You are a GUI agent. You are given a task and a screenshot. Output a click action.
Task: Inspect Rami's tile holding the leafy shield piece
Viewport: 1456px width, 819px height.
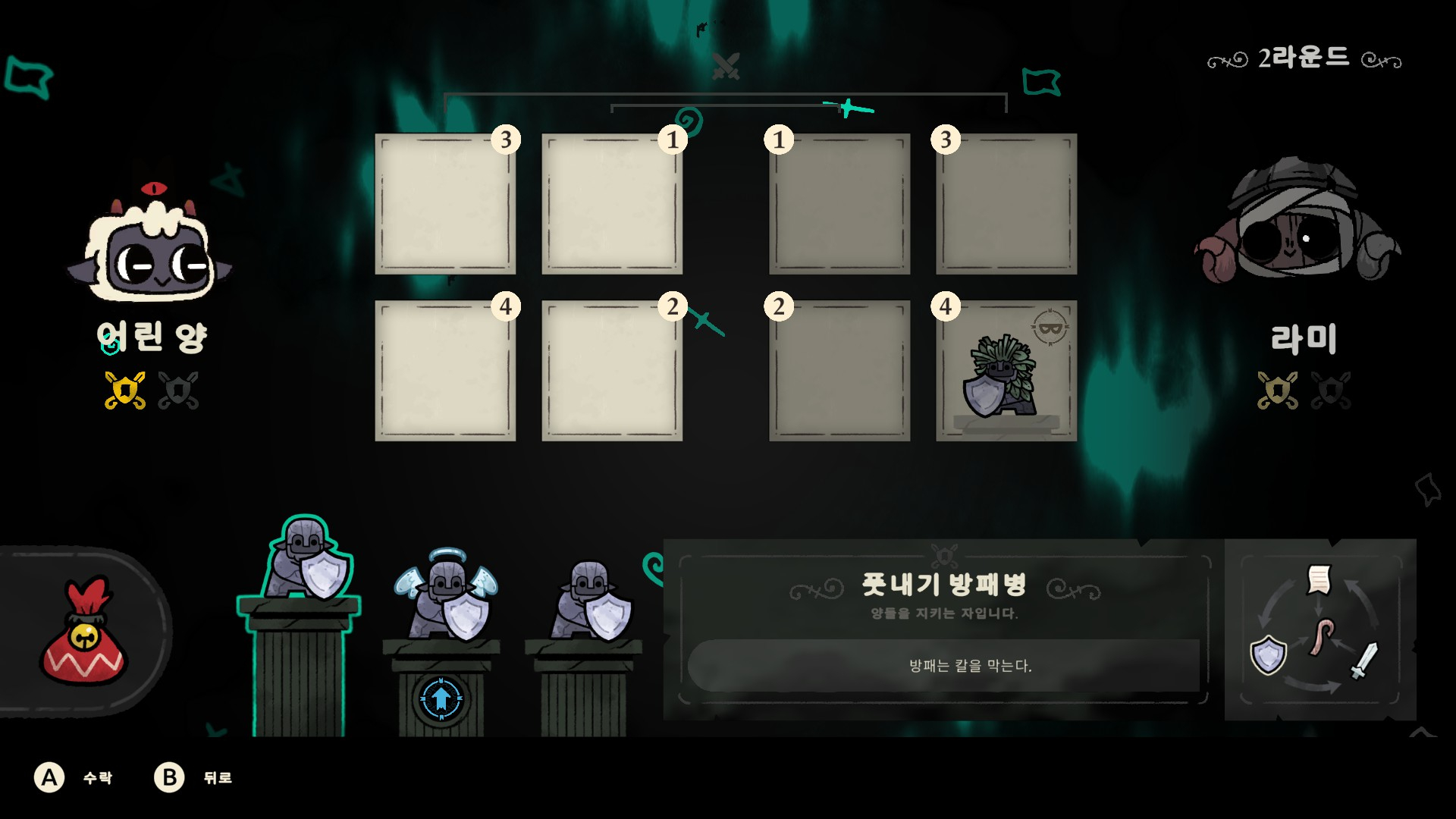click(1006, 372)
